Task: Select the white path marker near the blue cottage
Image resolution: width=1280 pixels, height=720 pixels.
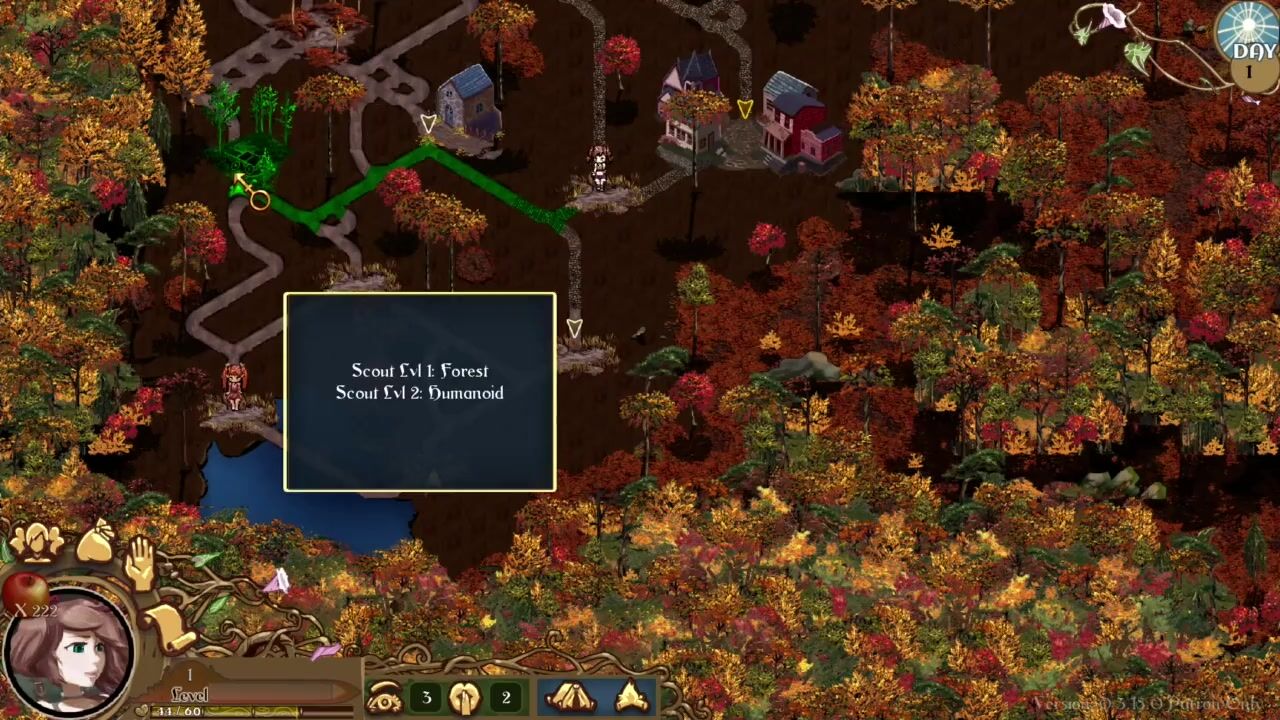Action: 428,124
